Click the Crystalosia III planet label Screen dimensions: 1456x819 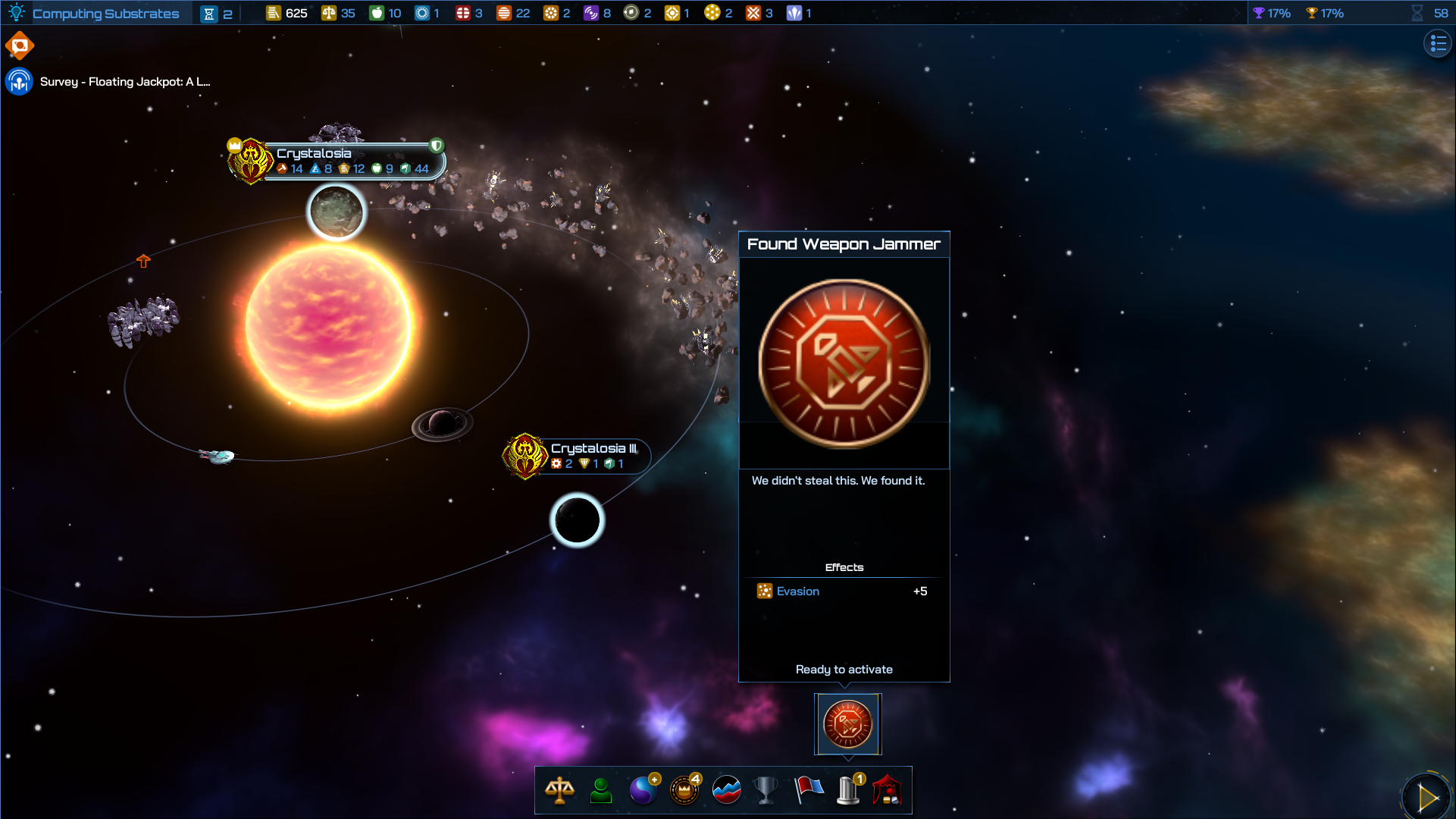(594, 449)
